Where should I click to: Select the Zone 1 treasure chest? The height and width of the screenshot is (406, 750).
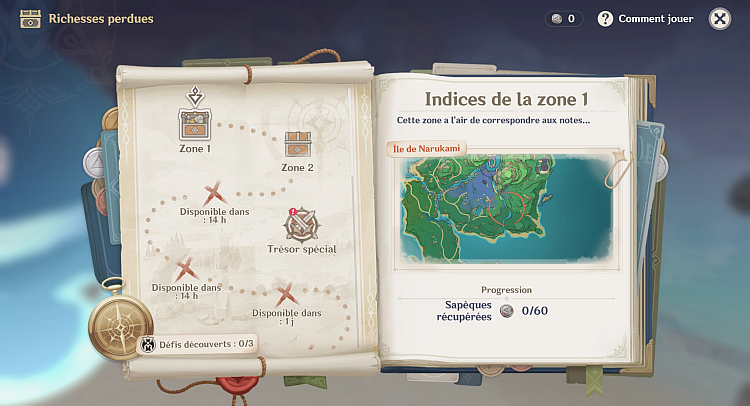point(194,124)
